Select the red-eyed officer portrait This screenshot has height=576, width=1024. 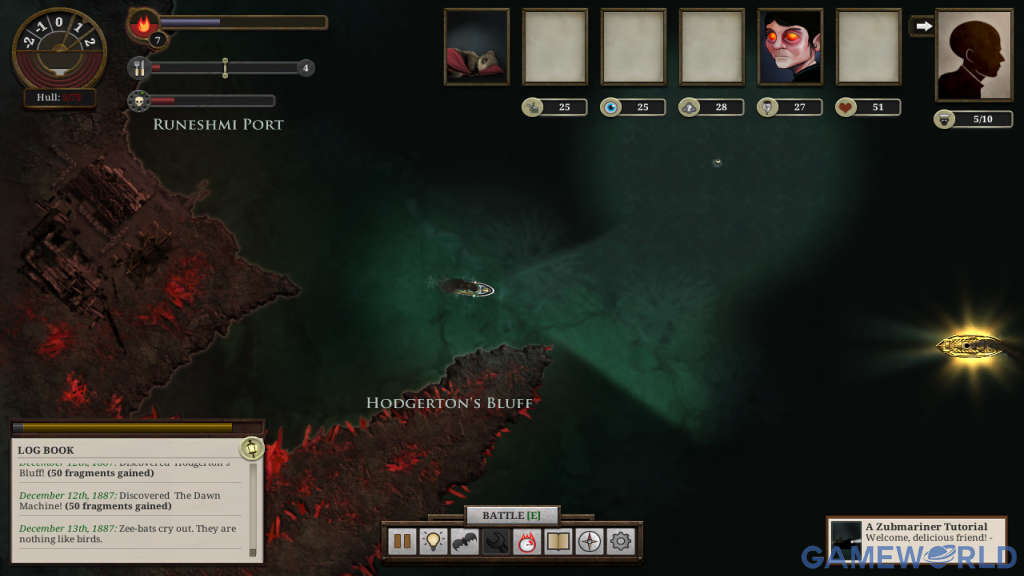click(790, 46)
